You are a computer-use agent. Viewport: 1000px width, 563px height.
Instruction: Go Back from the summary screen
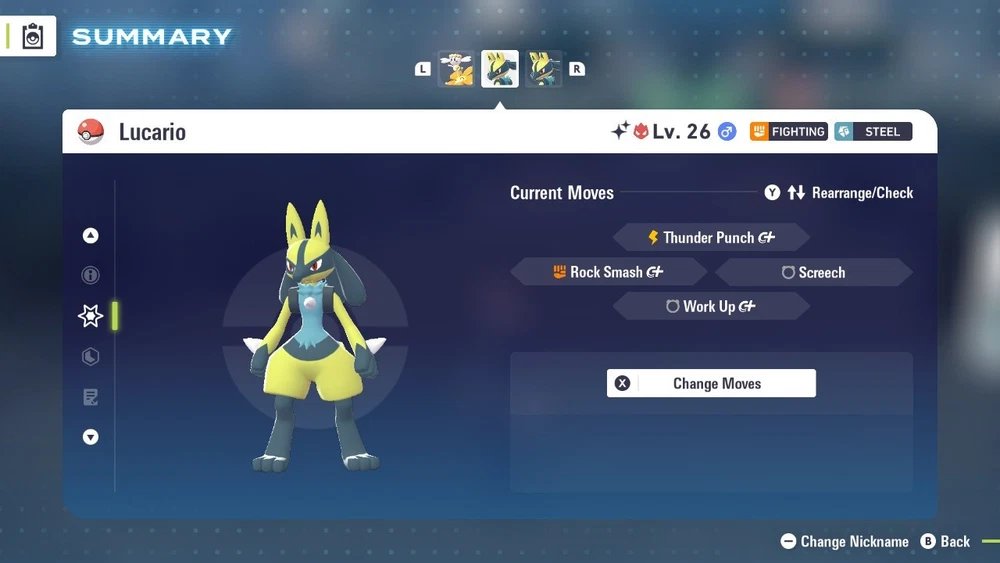(945, 541)
